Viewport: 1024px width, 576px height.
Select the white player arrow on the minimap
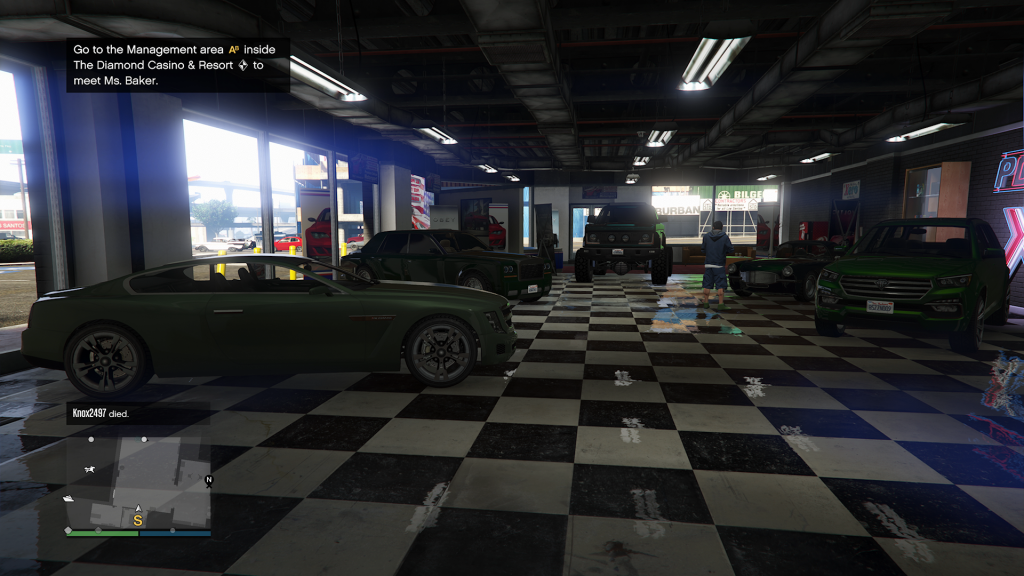click(x=138, y=508)
